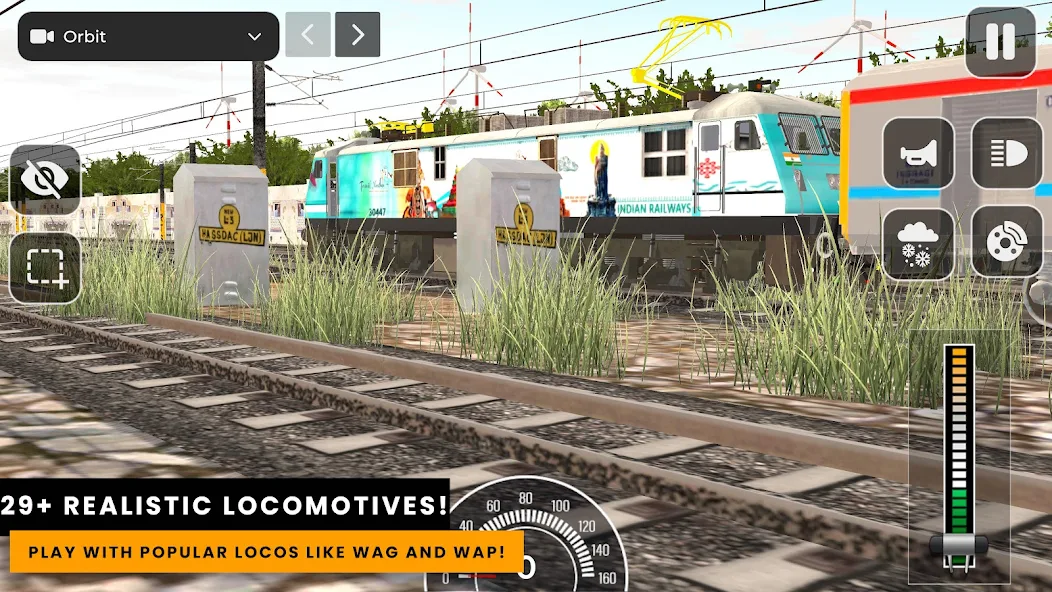The image size is (1052, 592).
Task: Click the throttle lever handle
Action: click(x=958, y=546)
